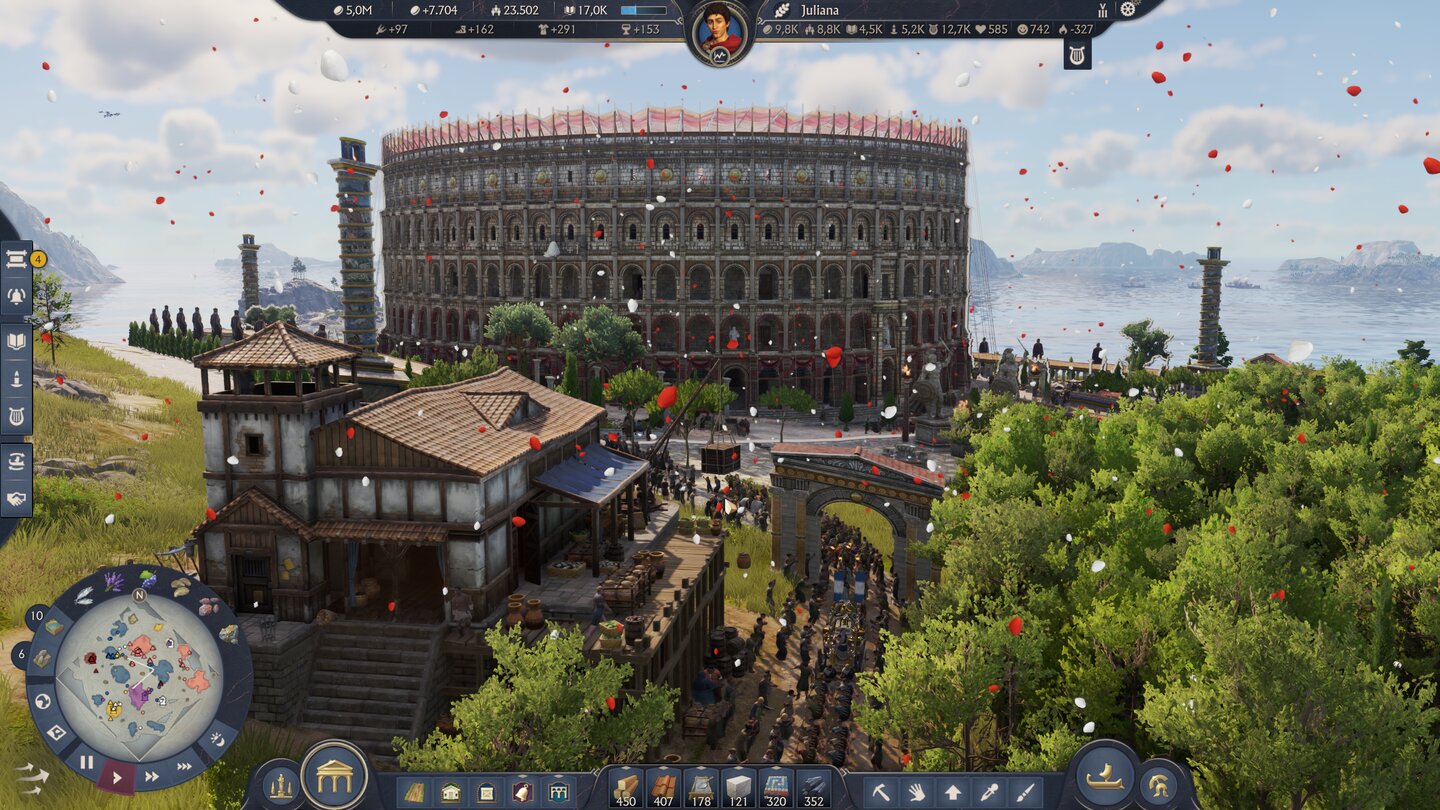This screenshot has width=1440, height=810.
Task: Open the settings gear icon
Action: [x=1129, y=9]
